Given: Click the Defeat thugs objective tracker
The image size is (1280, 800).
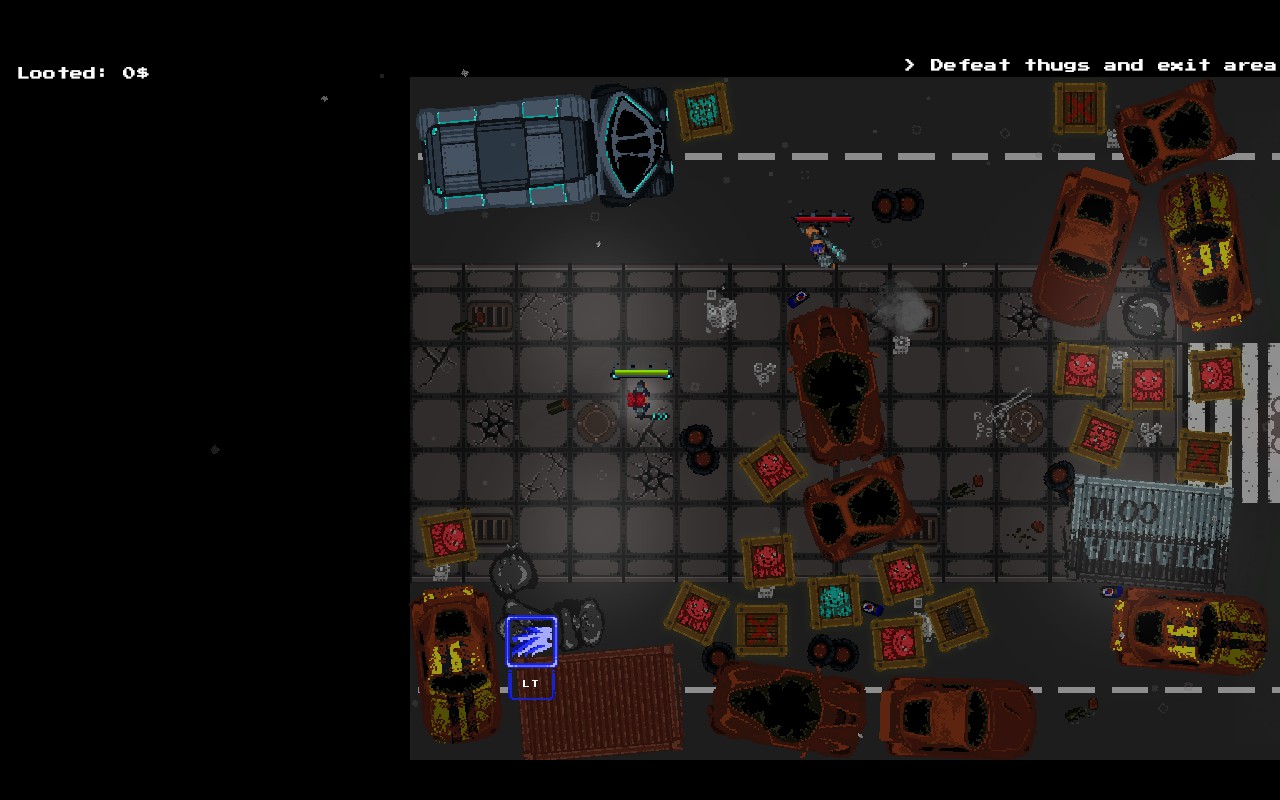Looking at the screenshot, I should (x=1090, y=65).
